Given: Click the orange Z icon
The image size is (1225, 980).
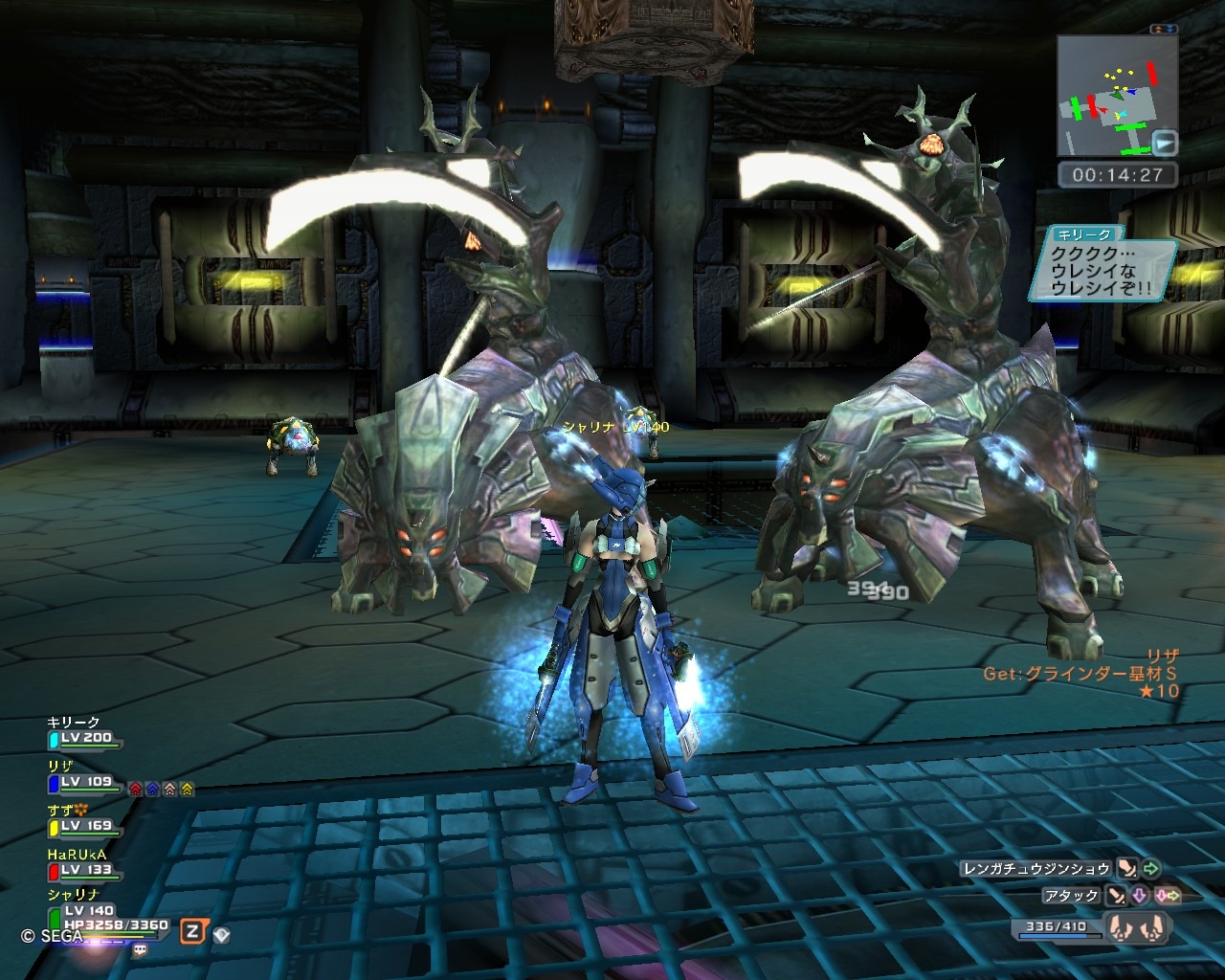Looking at the screenshot, I should (193, 931).
